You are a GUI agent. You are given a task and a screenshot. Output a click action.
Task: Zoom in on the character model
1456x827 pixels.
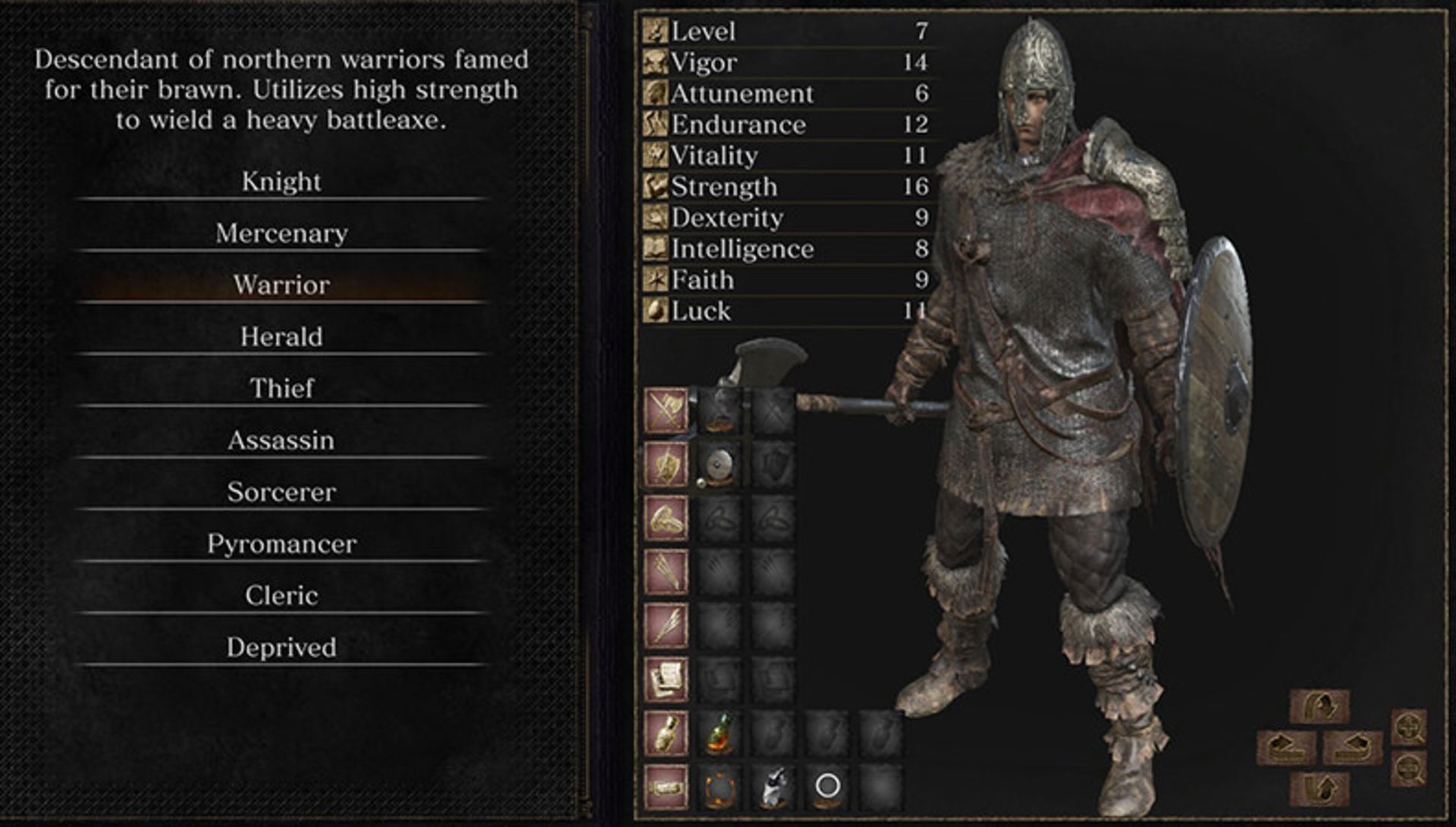pos(1408,727)
